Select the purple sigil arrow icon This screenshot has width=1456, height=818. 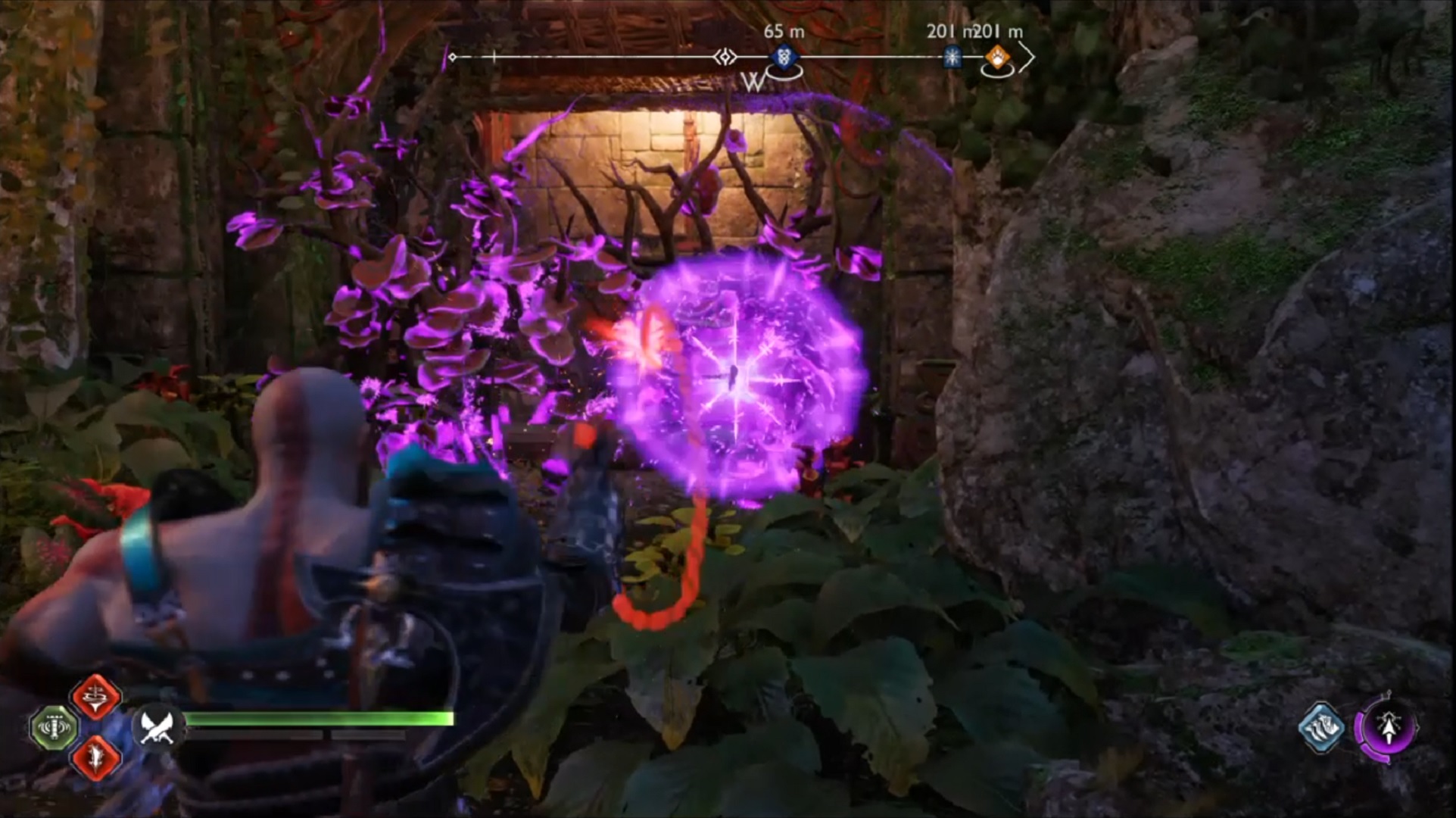coord(1389,729)
